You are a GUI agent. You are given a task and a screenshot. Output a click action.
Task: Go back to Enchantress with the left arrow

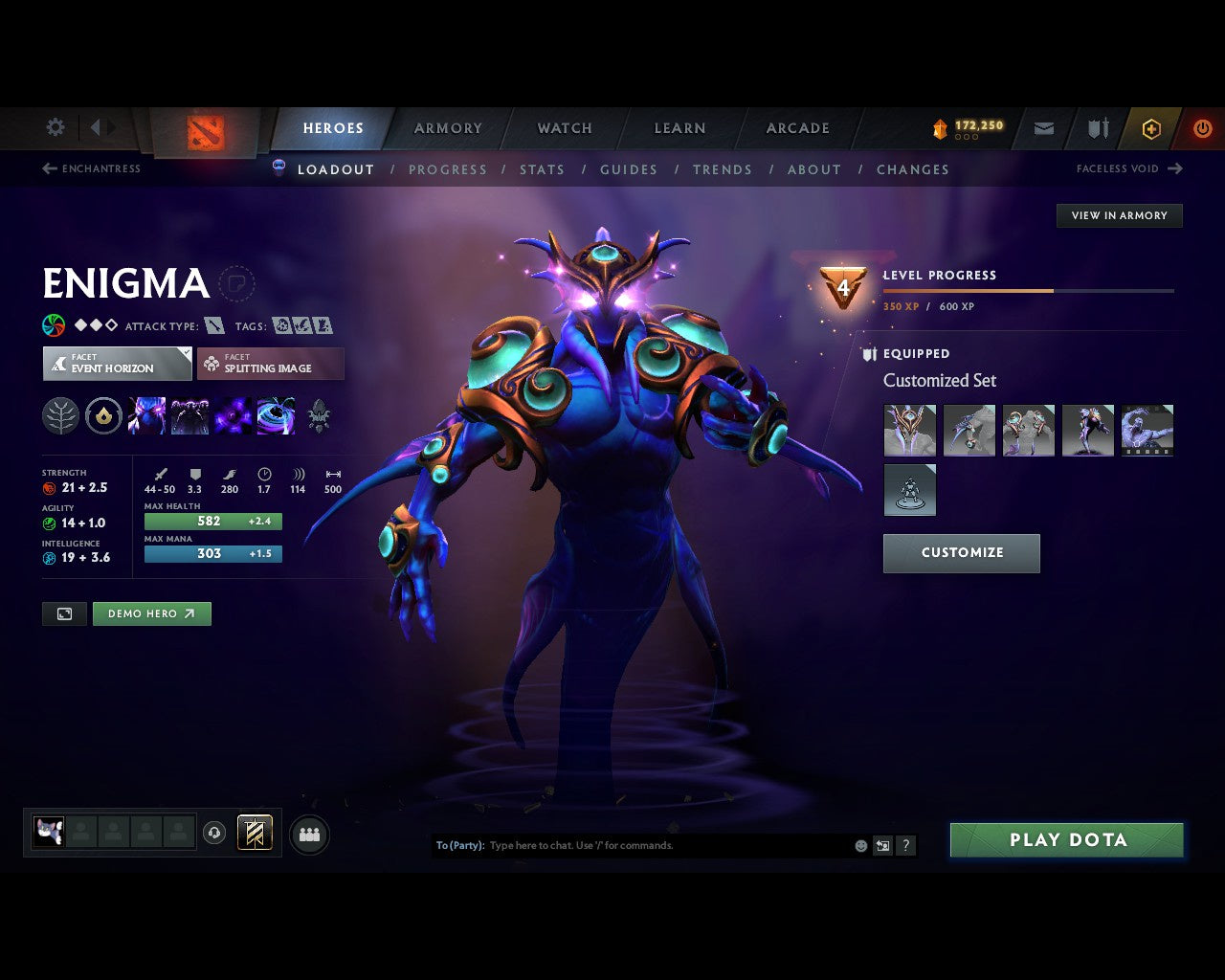point(49,168)
